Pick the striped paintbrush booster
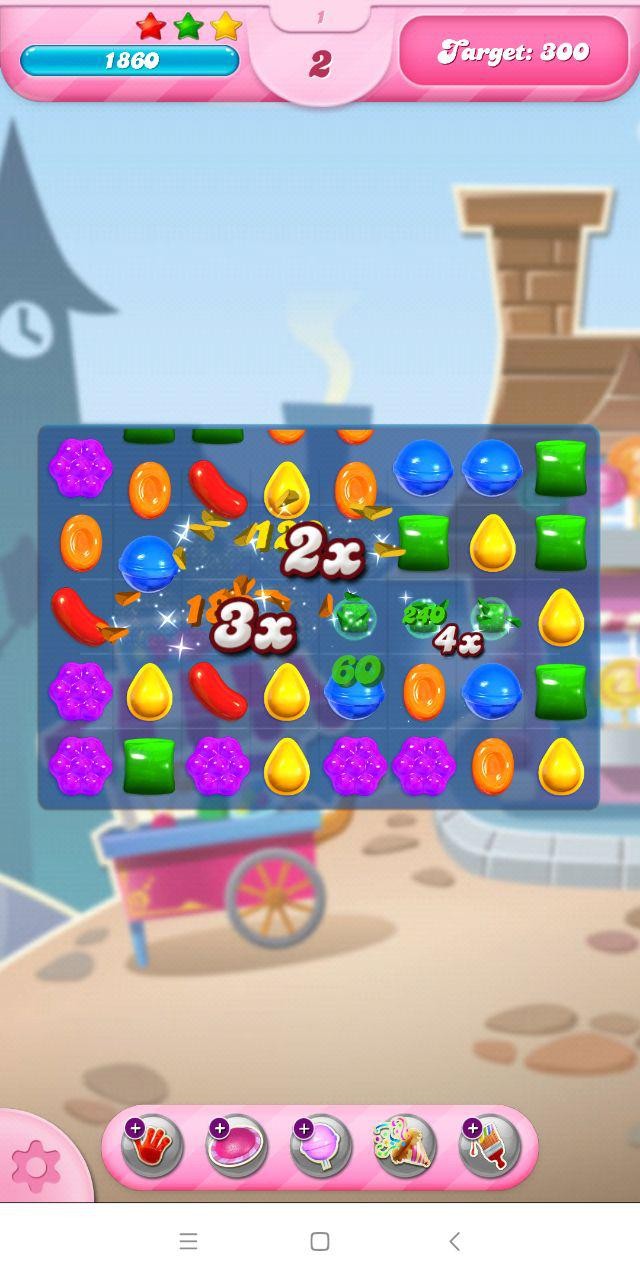 point(490,1146)
